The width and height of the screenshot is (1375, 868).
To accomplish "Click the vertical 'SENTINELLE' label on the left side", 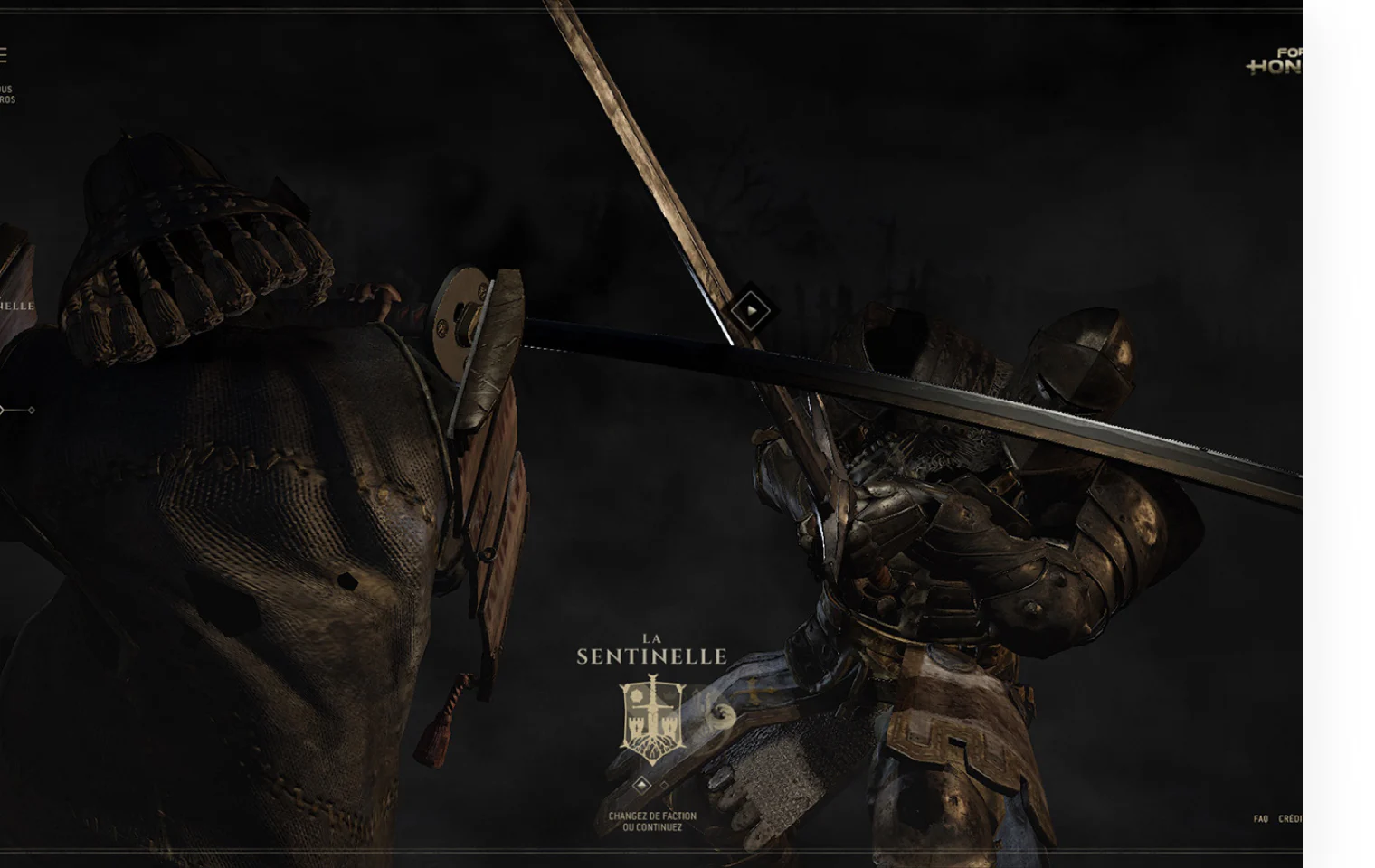I will point(16,306).
